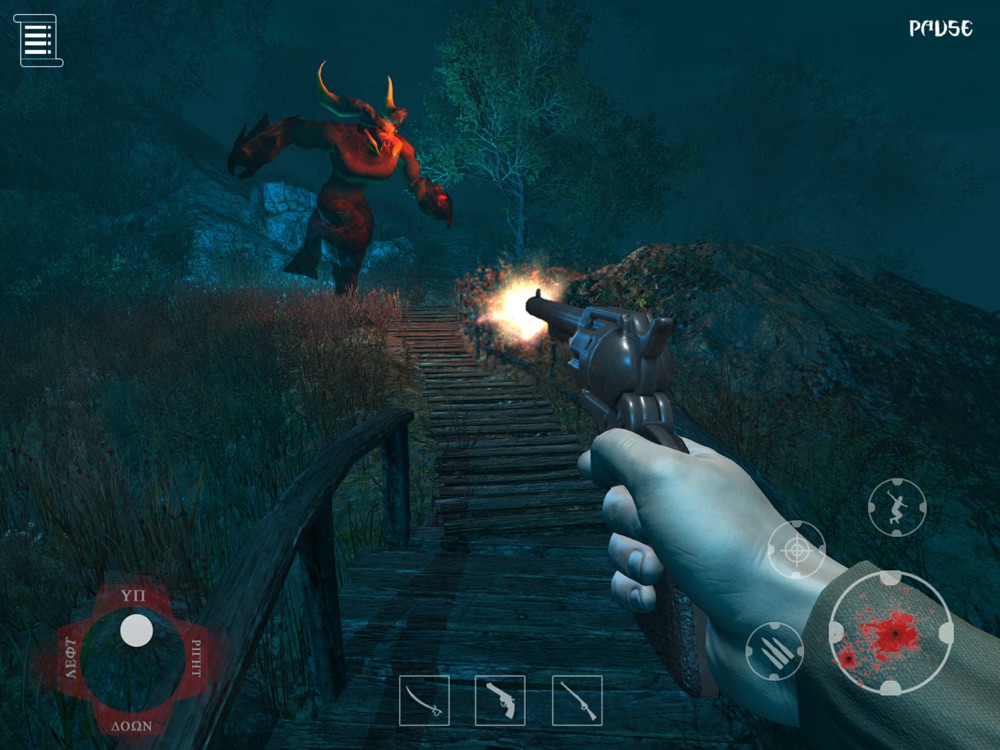
Task: Click the movement joystick knob
Action: pos(136,631)
